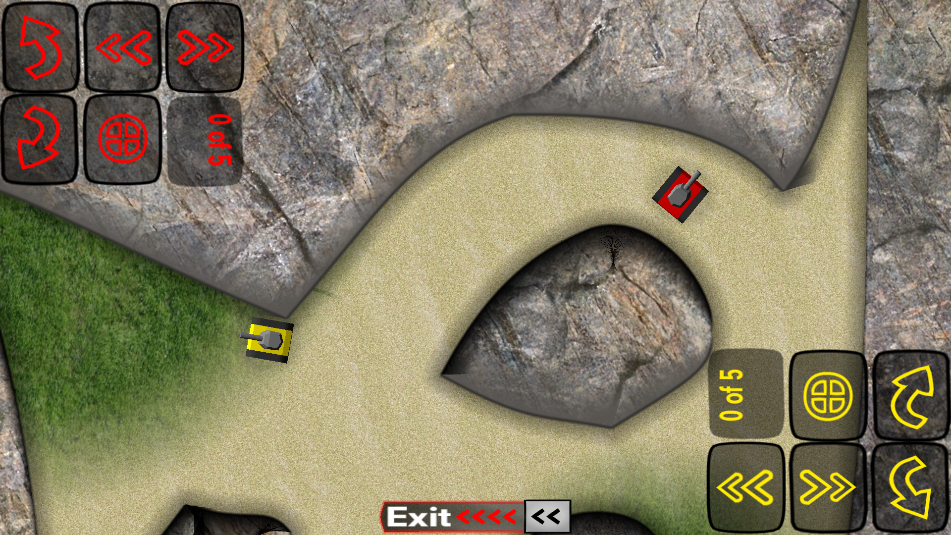This screenshot has height=535, width=951.
Task: Click the yellow double left chevron button
Action: [x=746, y=487]
